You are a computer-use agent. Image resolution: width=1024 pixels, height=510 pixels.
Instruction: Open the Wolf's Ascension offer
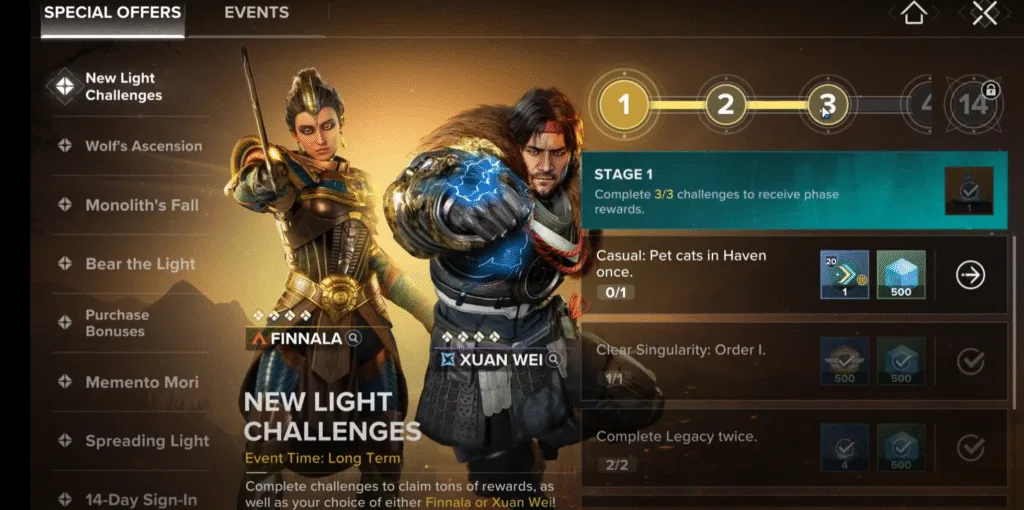click(142, 146)
